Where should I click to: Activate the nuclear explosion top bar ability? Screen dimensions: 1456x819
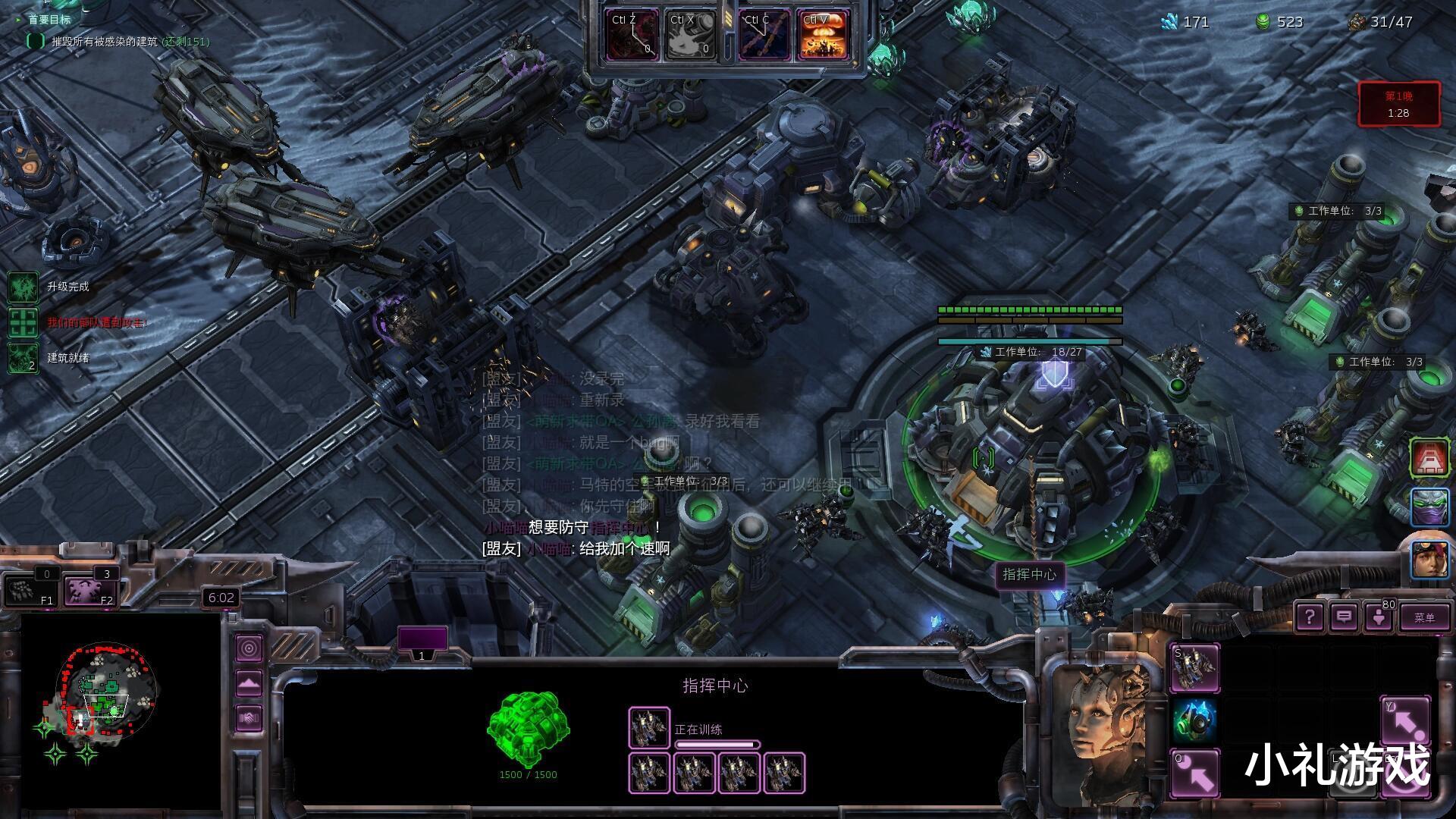pyautogui.click(x=826, y=36)
